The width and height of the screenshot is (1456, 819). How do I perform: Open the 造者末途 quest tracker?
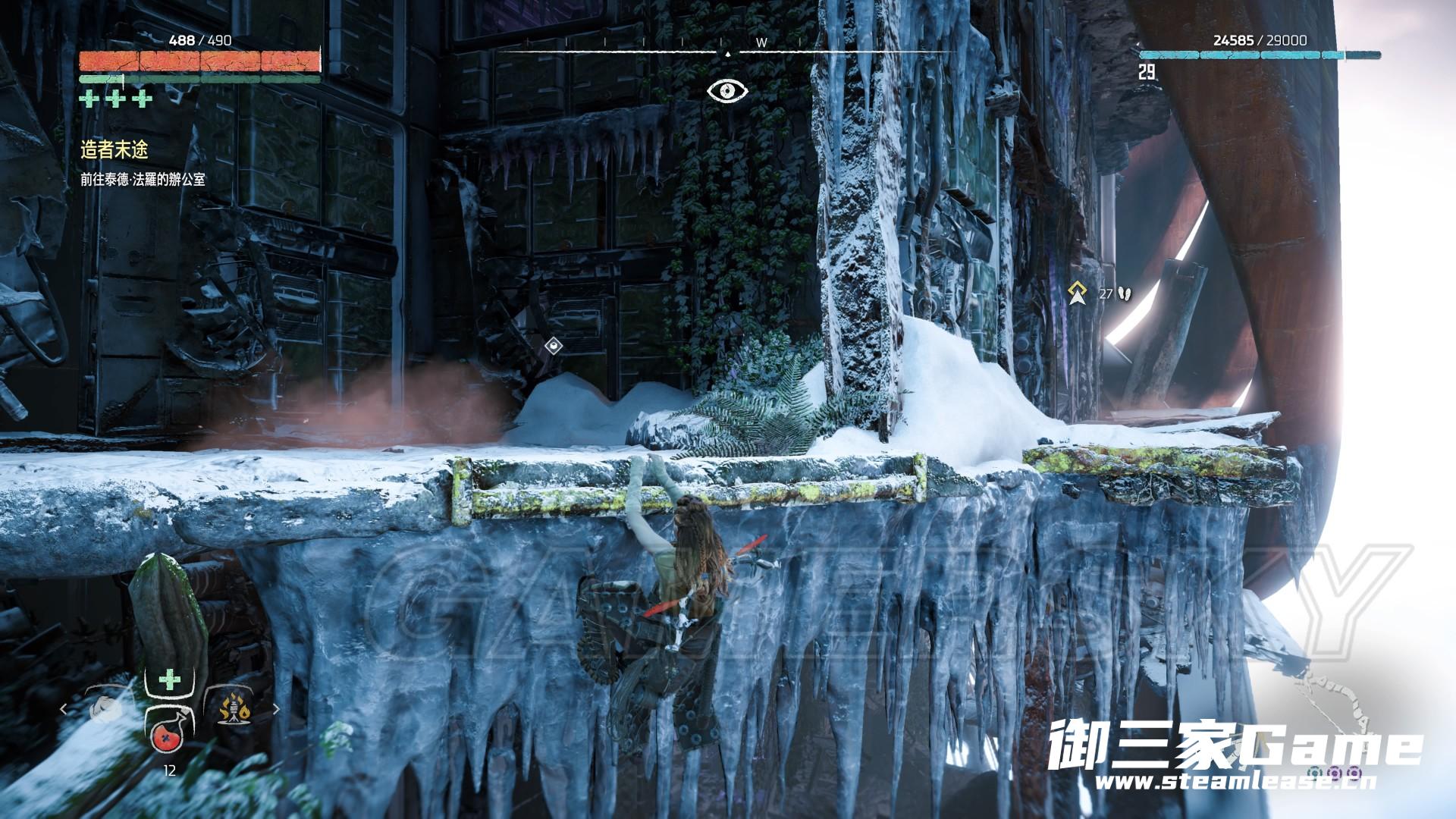pyautogui.click(x=114, y=150)
